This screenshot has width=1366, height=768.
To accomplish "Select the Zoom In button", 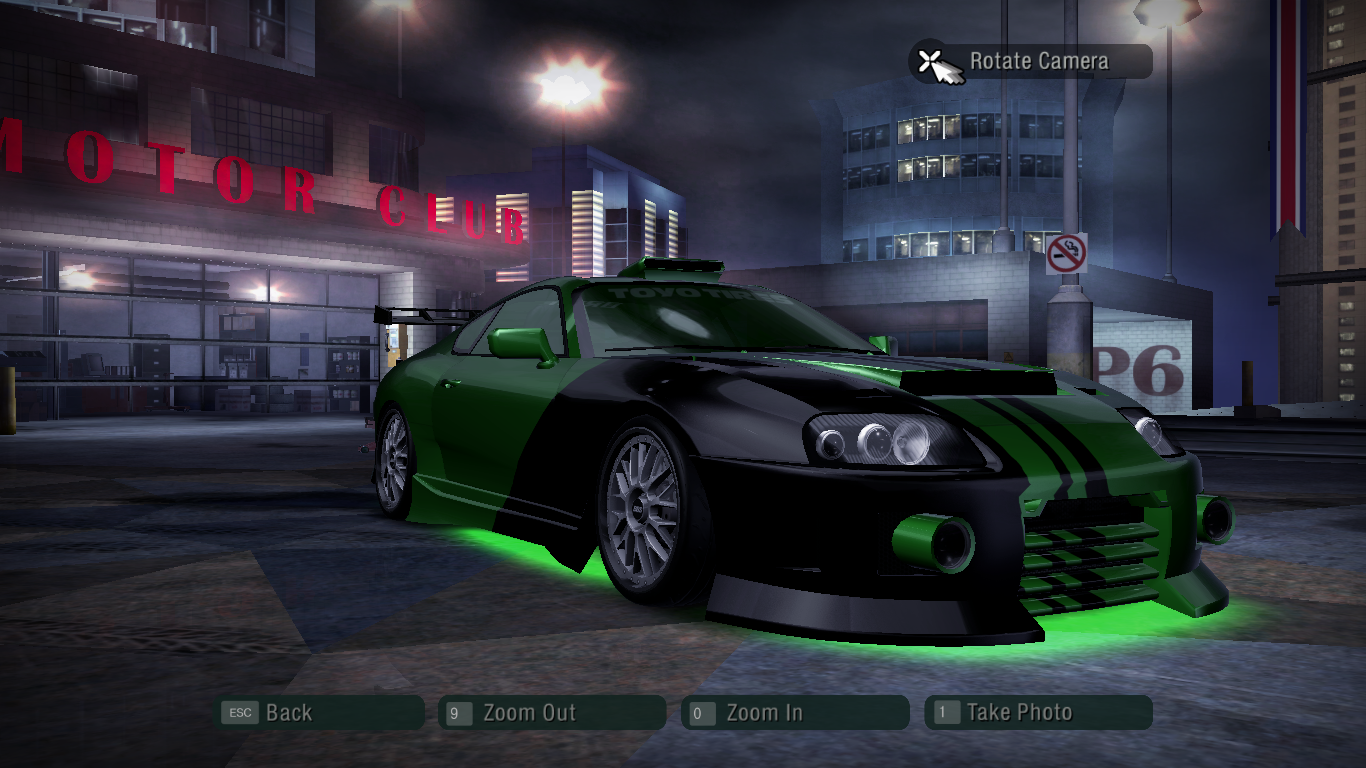I will 794,713.
